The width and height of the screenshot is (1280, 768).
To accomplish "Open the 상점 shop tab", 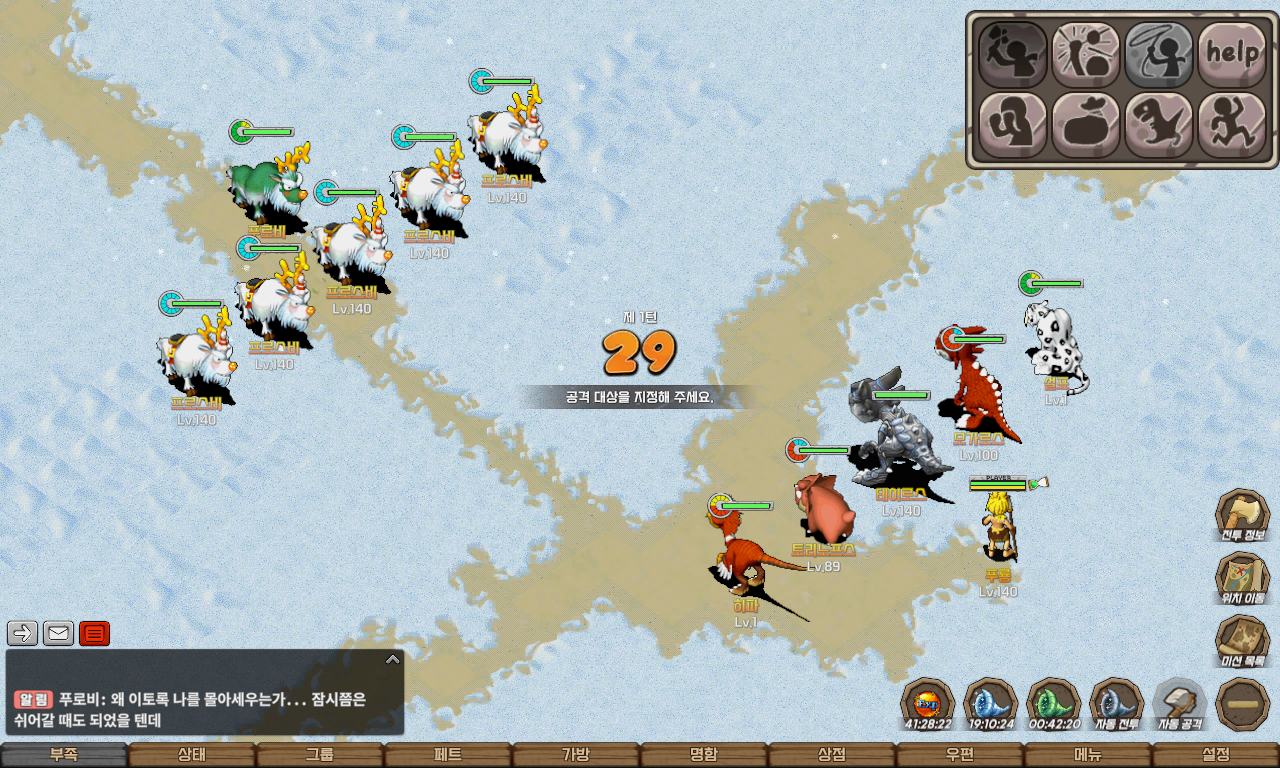I will pyautogui.click(x=832, y=755).
